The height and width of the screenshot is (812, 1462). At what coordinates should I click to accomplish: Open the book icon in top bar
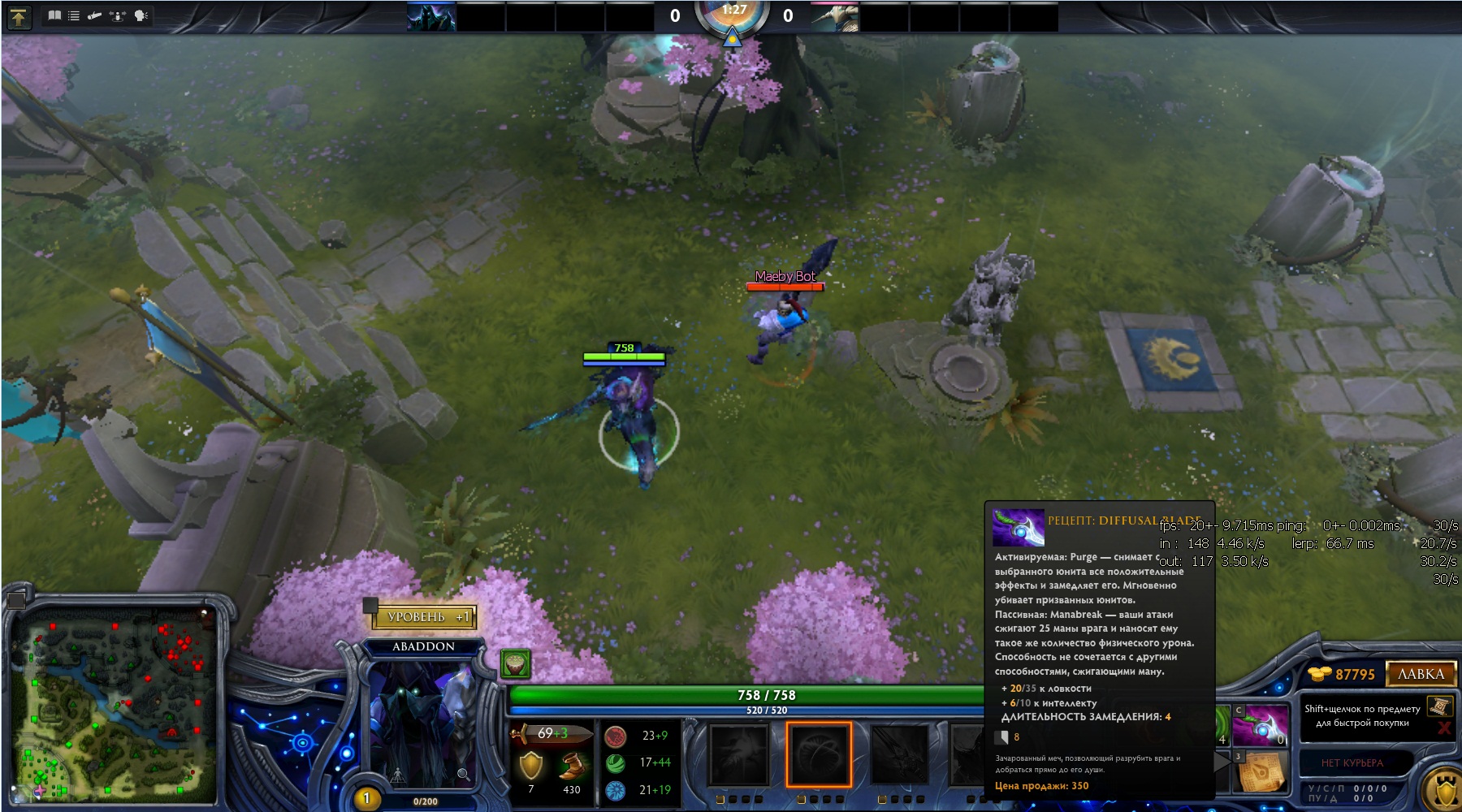(54, 15)
